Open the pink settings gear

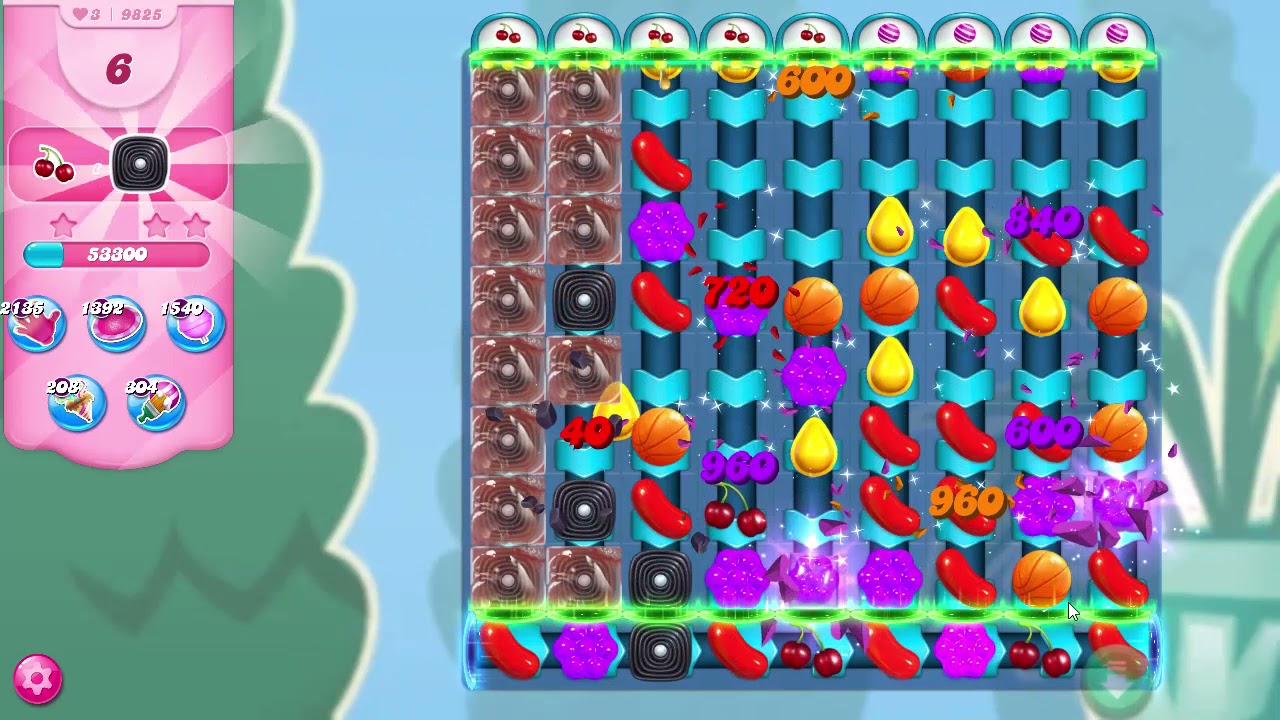pos(38,679)
